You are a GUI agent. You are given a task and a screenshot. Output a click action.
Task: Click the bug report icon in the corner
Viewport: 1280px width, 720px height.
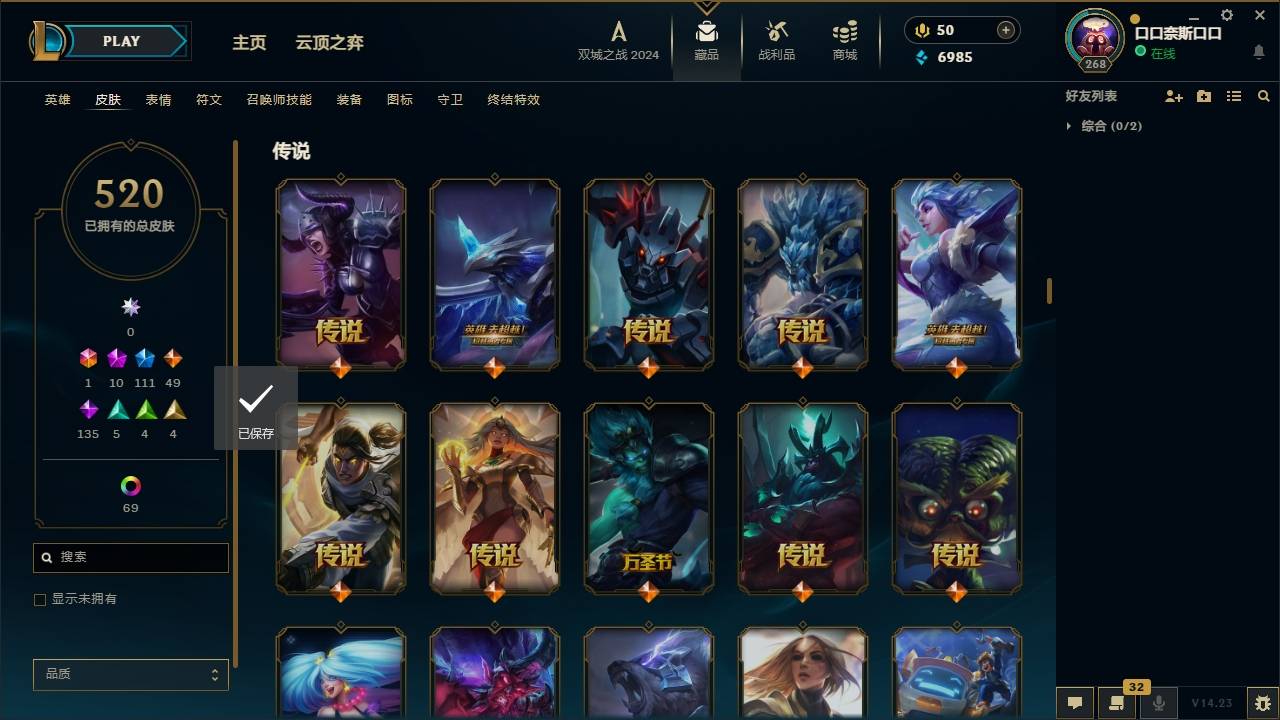(x=1261, y=704)
